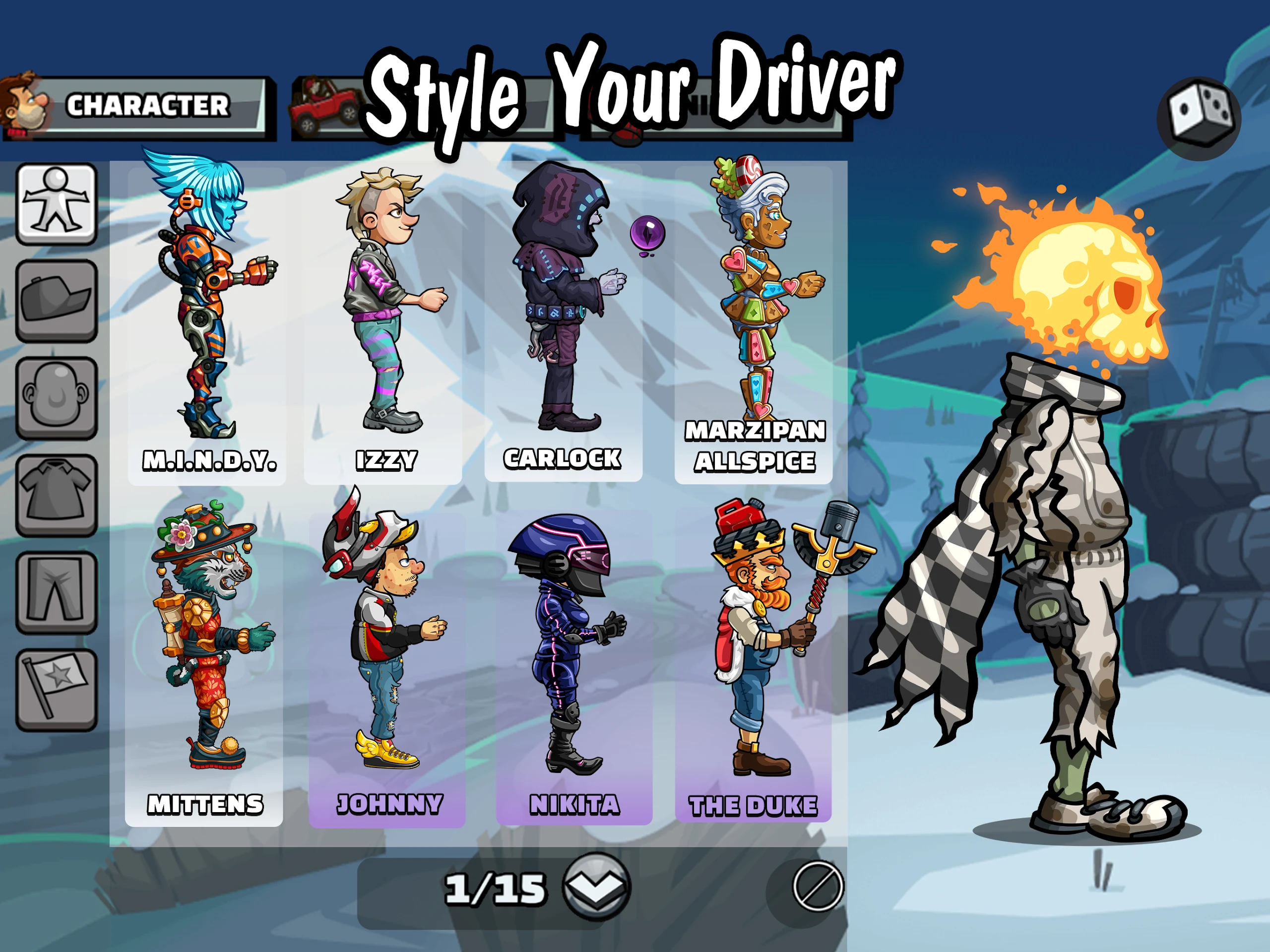The height and width of the screenshot is (952, 1270).
Task: Open the hat category
Action: click(56, 300)
